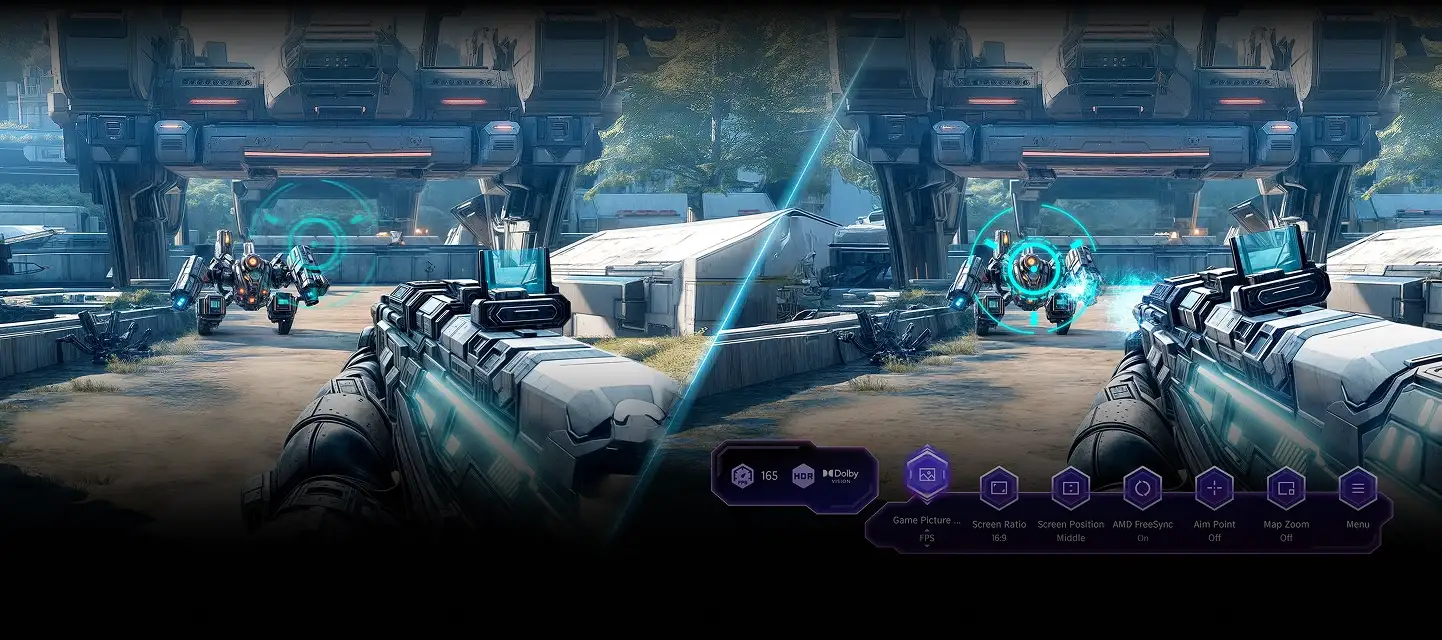
Task: Open the game bar Menu
Action: pos(1357,489)
